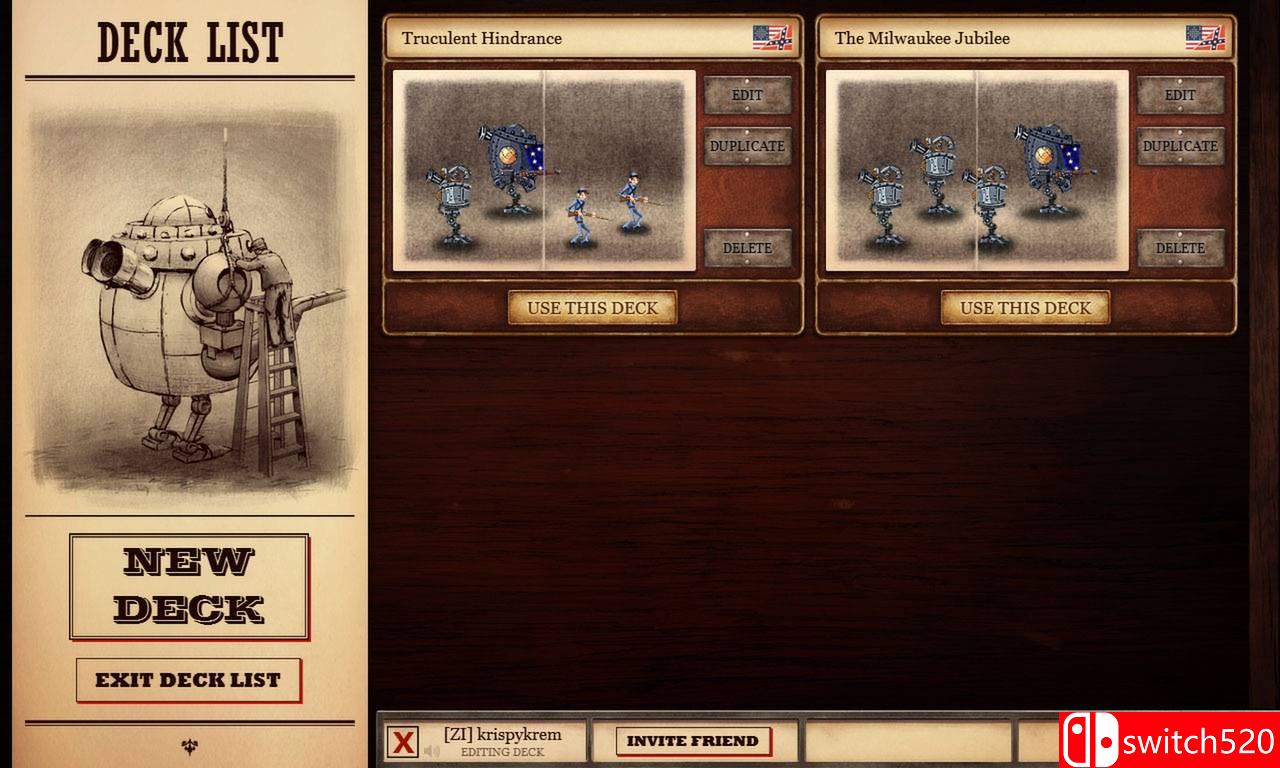Viewport: 1280px width, 768px height.
Task: Click the faction flag icon on The Milwaukee Jubilee deck
Action: point(1207,37)
